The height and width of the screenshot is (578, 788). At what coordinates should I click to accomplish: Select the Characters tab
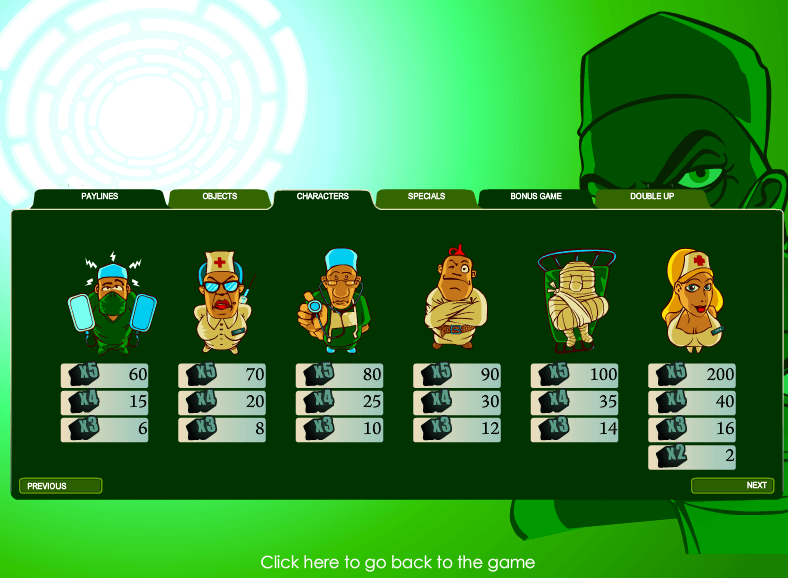323,197
